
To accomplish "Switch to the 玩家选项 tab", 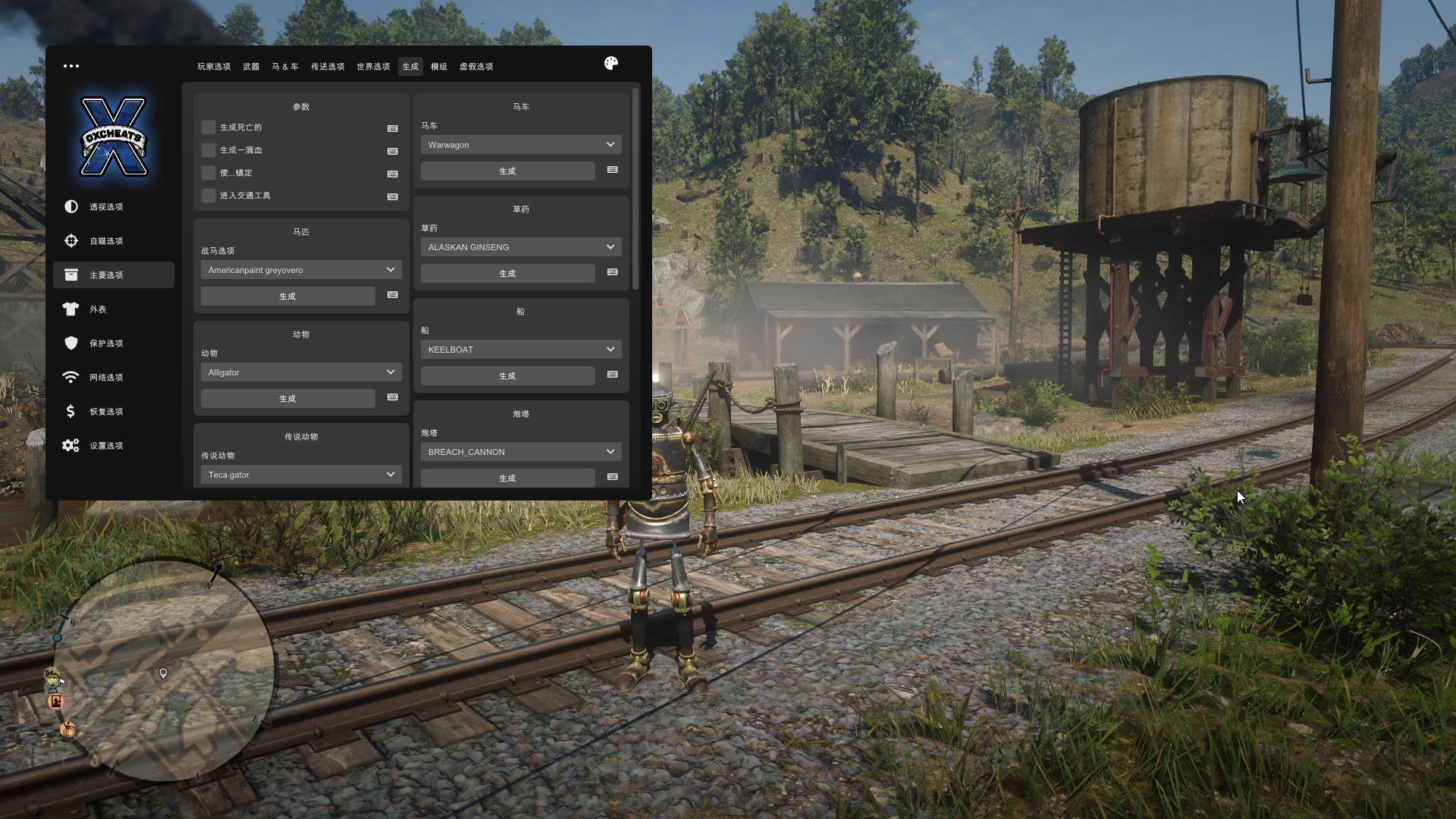I will [x=214, y=67].
